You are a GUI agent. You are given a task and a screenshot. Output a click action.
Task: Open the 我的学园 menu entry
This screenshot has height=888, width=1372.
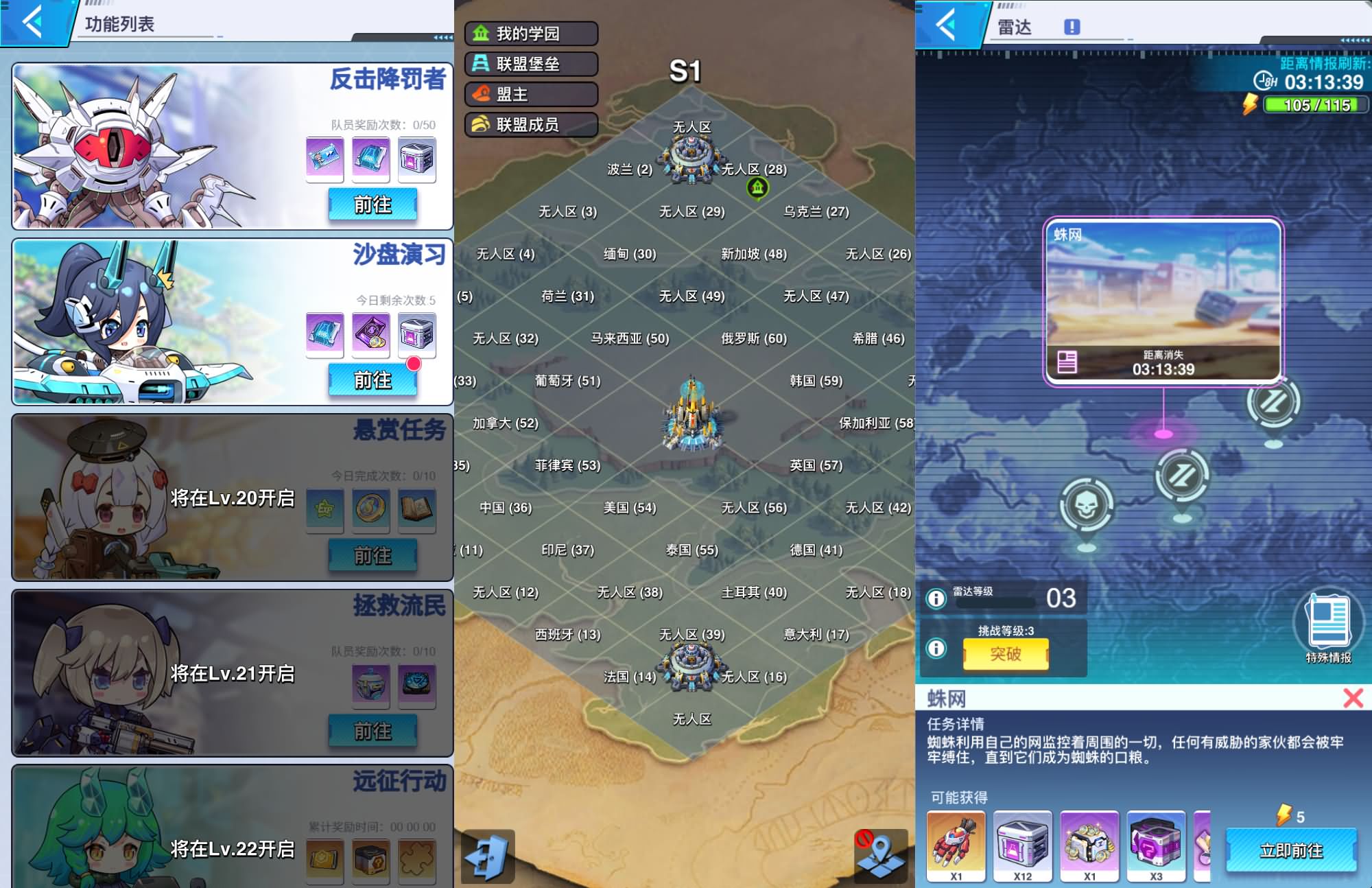528,33
